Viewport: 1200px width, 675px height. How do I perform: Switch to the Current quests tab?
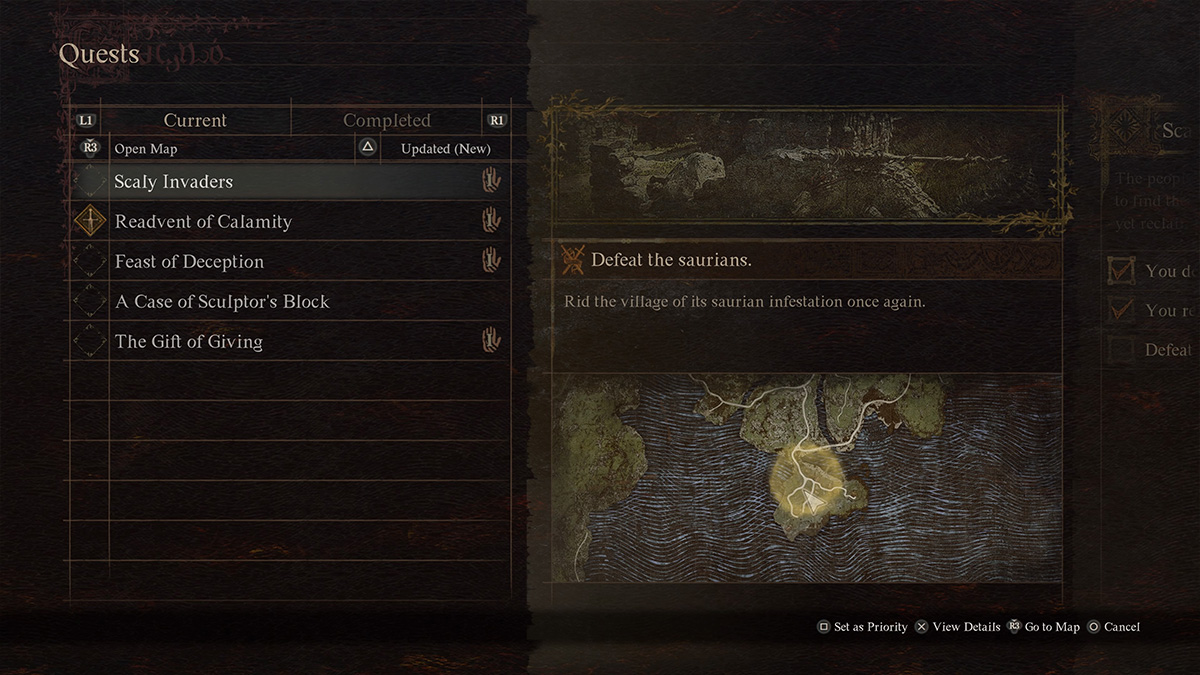point(195,120)
